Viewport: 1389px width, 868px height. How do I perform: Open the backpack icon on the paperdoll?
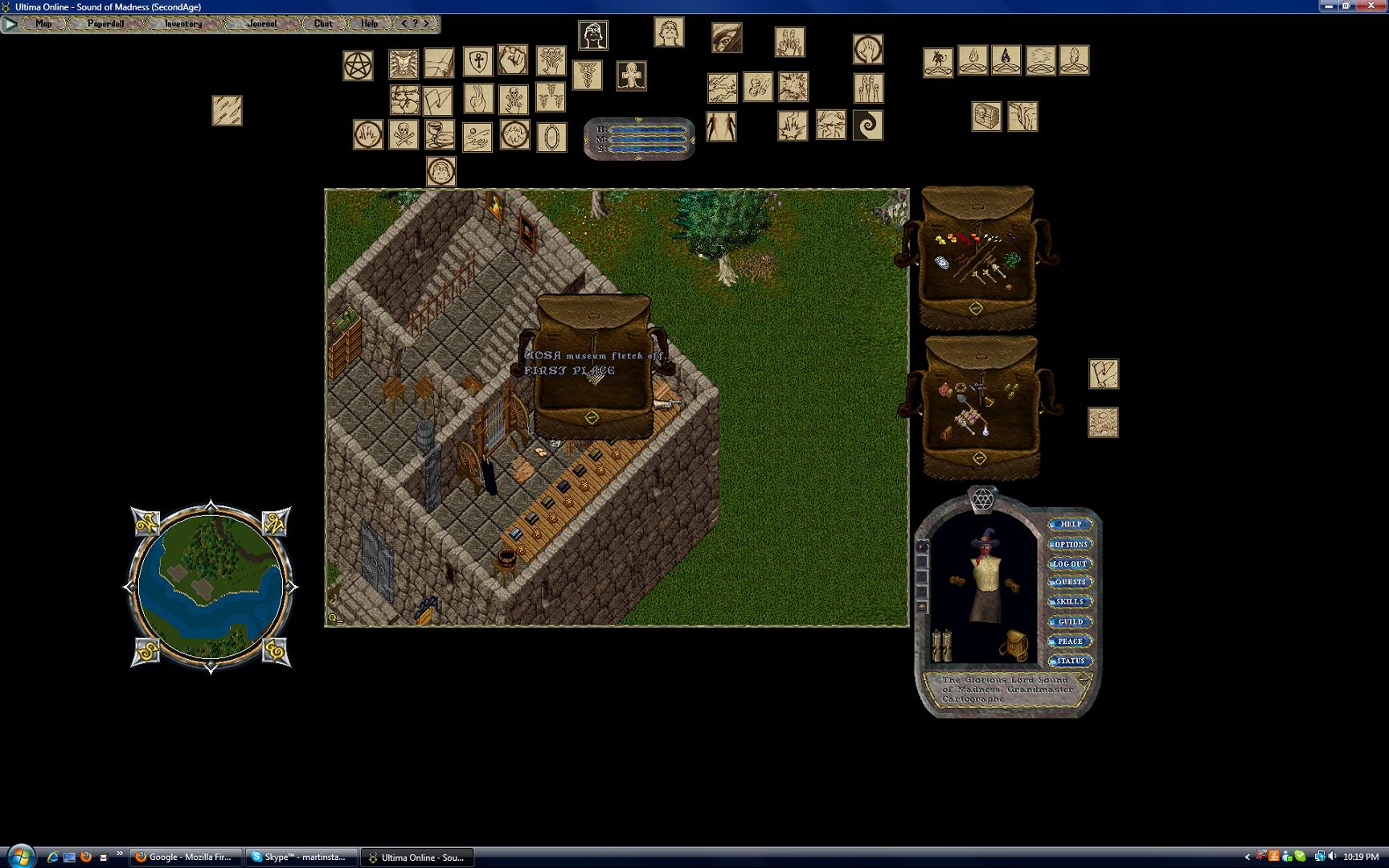(1013, 645)
